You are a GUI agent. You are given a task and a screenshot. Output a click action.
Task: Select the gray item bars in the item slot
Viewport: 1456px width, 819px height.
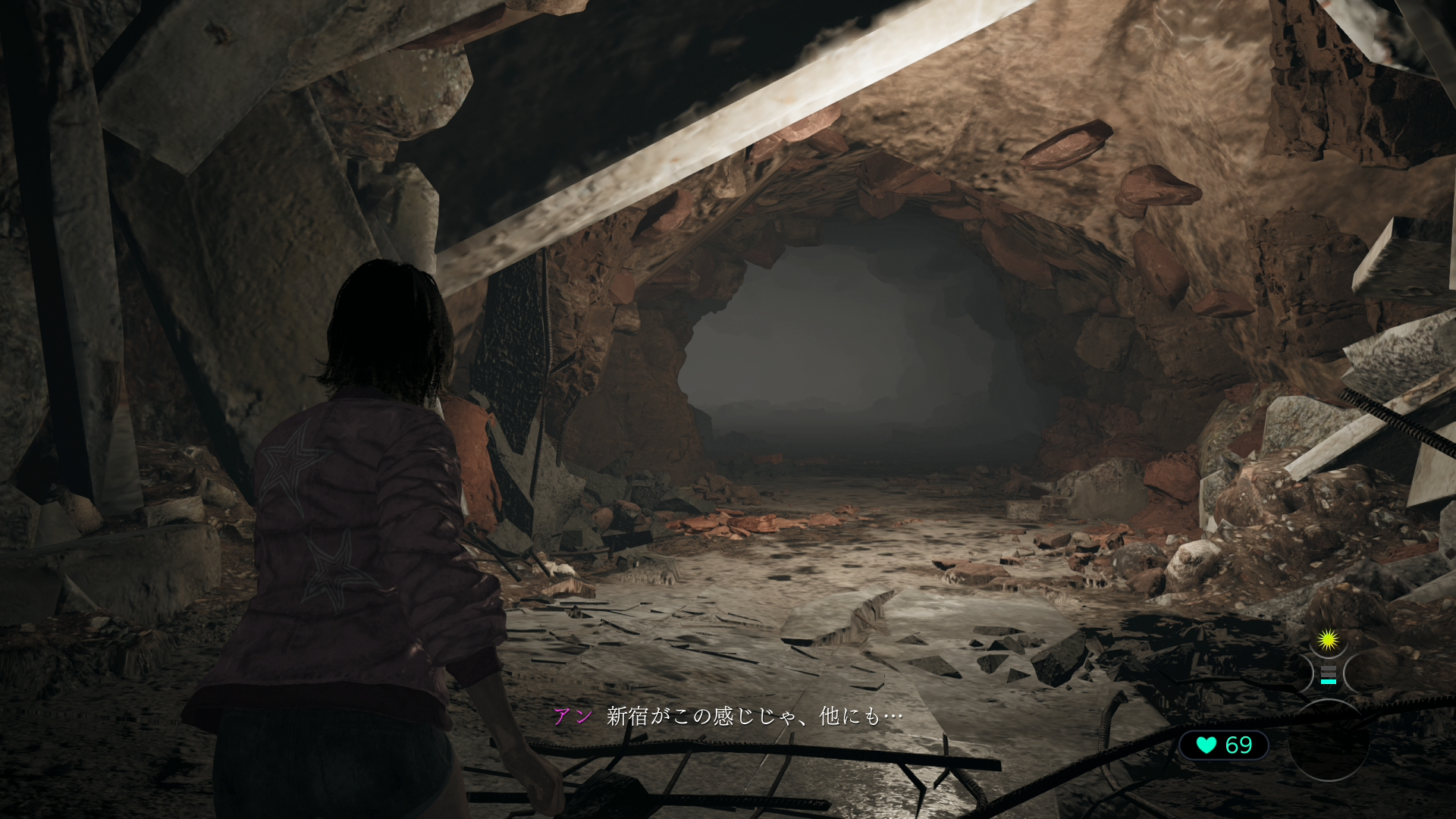tap(1328, 671)
